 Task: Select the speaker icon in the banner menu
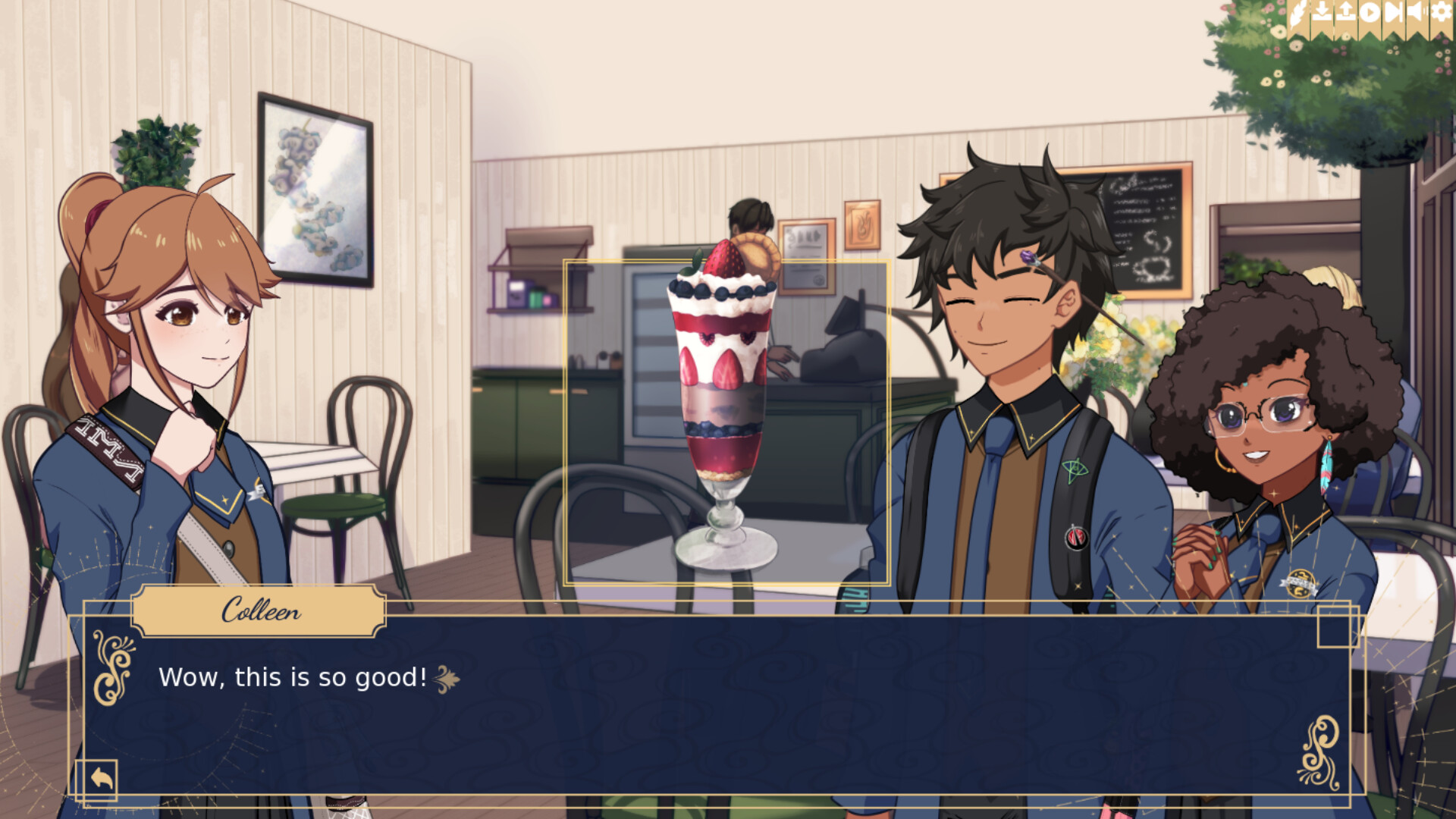[1416, 11]
